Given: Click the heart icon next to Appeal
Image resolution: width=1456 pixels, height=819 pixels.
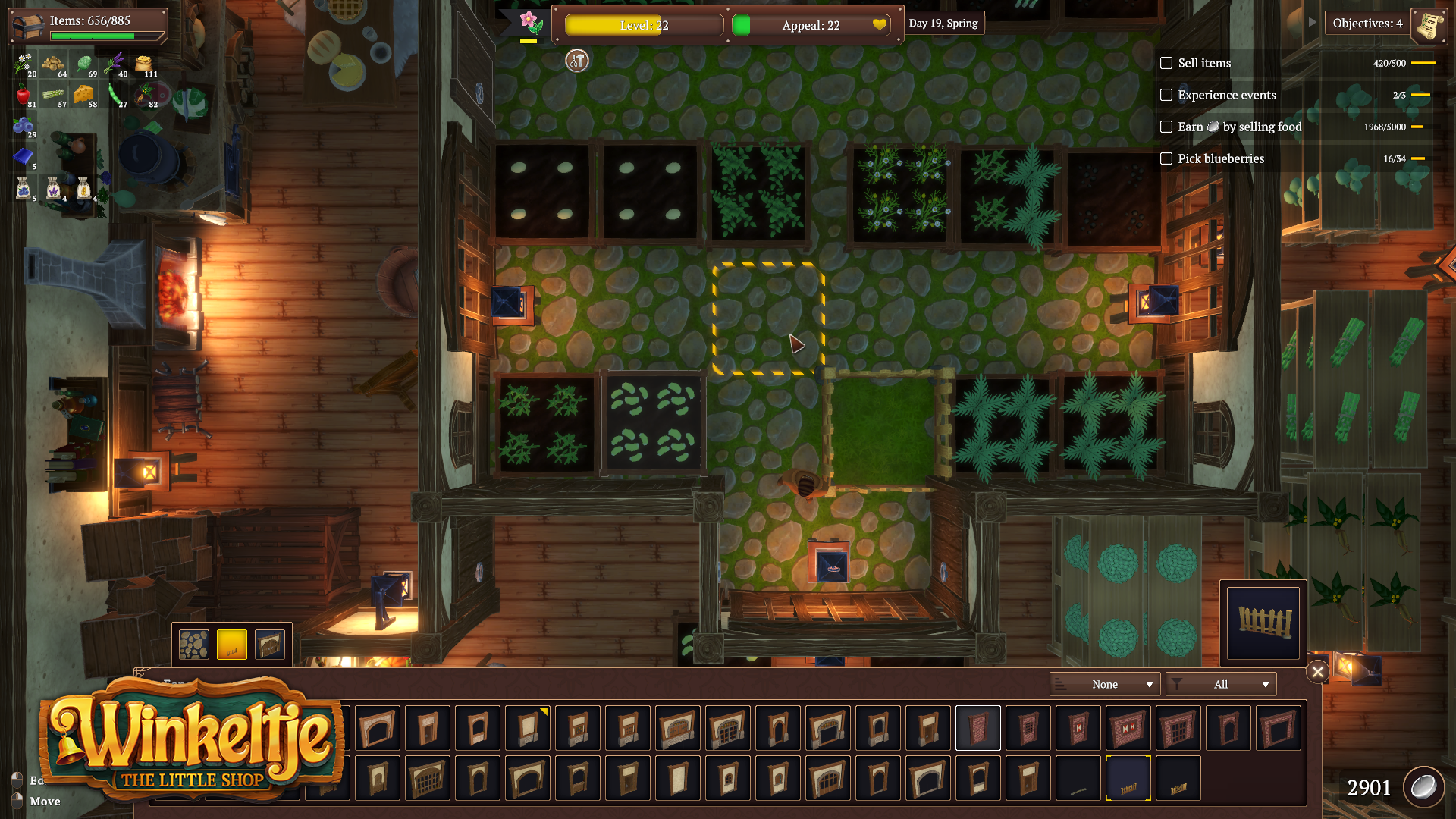Looking at the screenshot, I should pyautogui.click(x=880, y=25).
